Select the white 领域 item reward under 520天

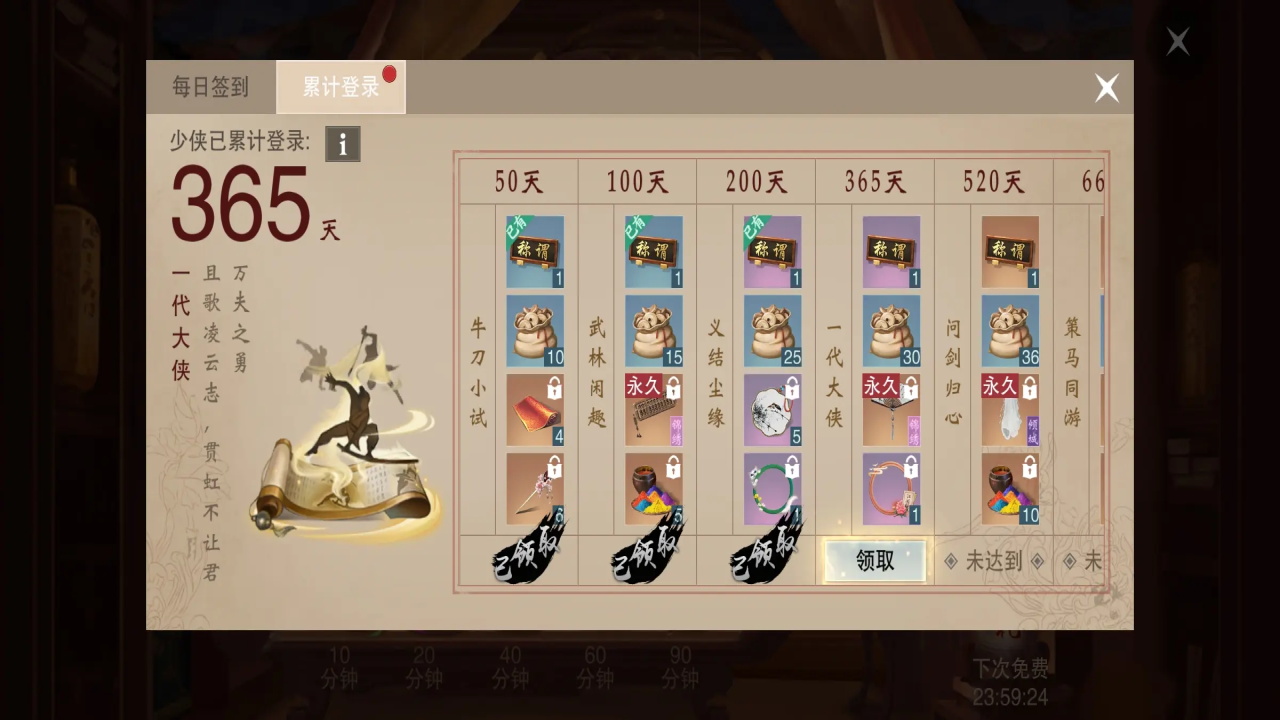(x=1010, y=410)
